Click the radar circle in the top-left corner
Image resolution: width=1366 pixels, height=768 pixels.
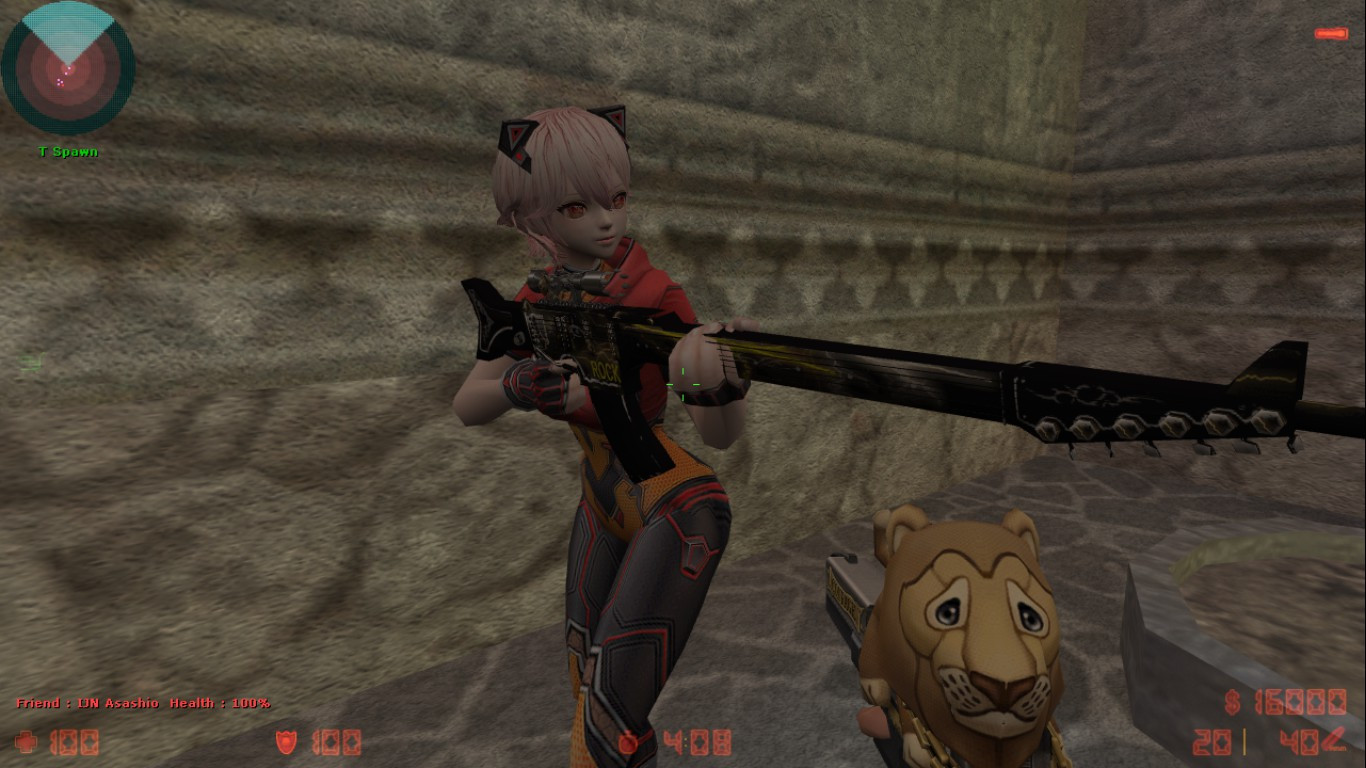pos(66,66)
